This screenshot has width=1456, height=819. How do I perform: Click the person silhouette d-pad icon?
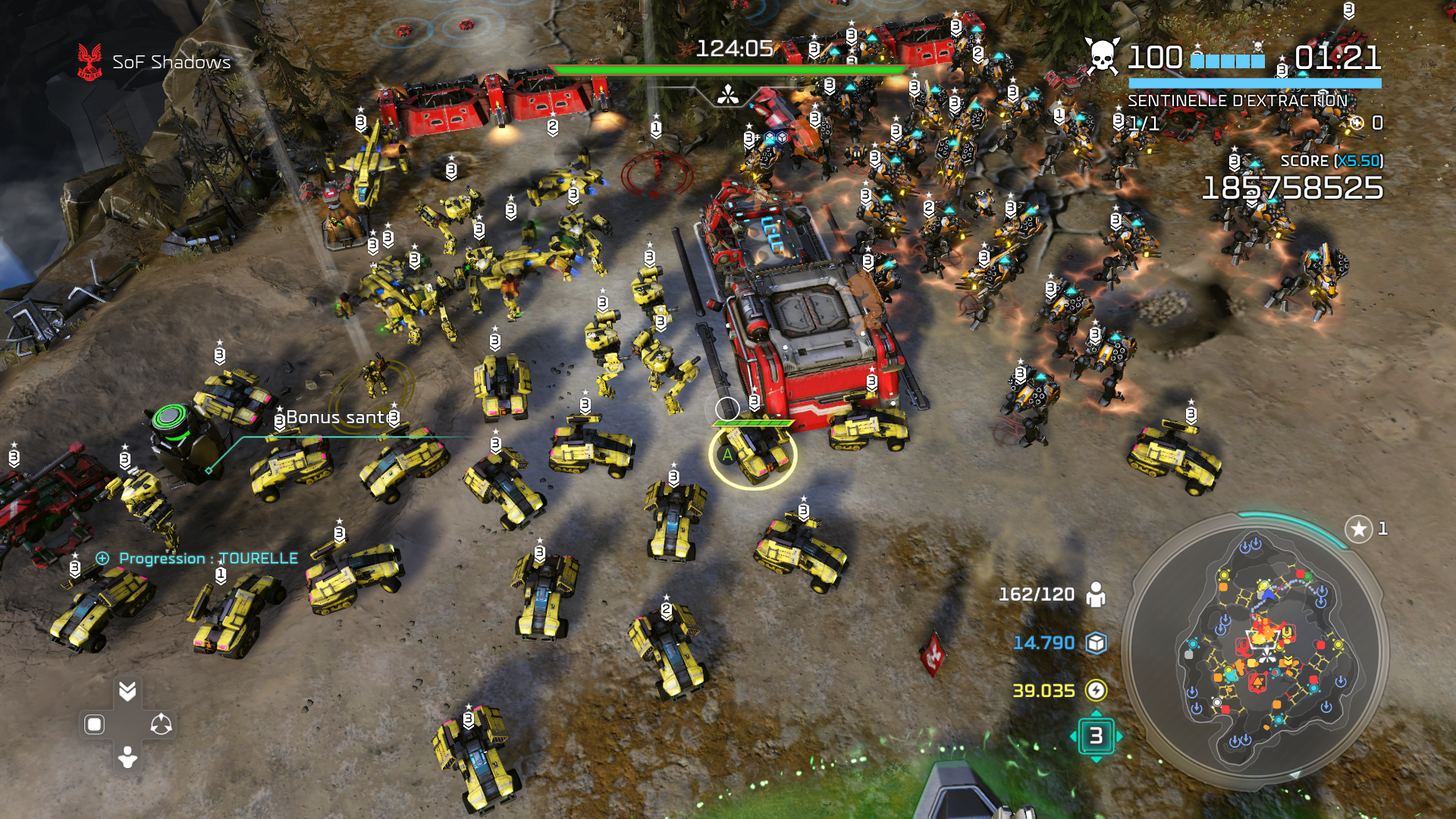coord(127,757)
